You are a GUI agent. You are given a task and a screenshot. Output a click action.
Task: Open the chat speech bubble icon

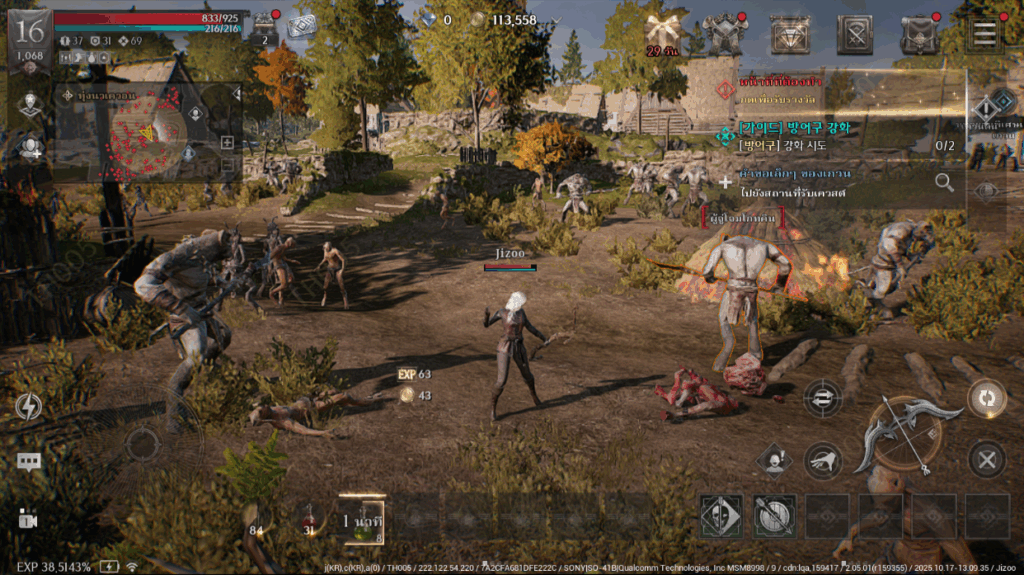tap(28, 462)
